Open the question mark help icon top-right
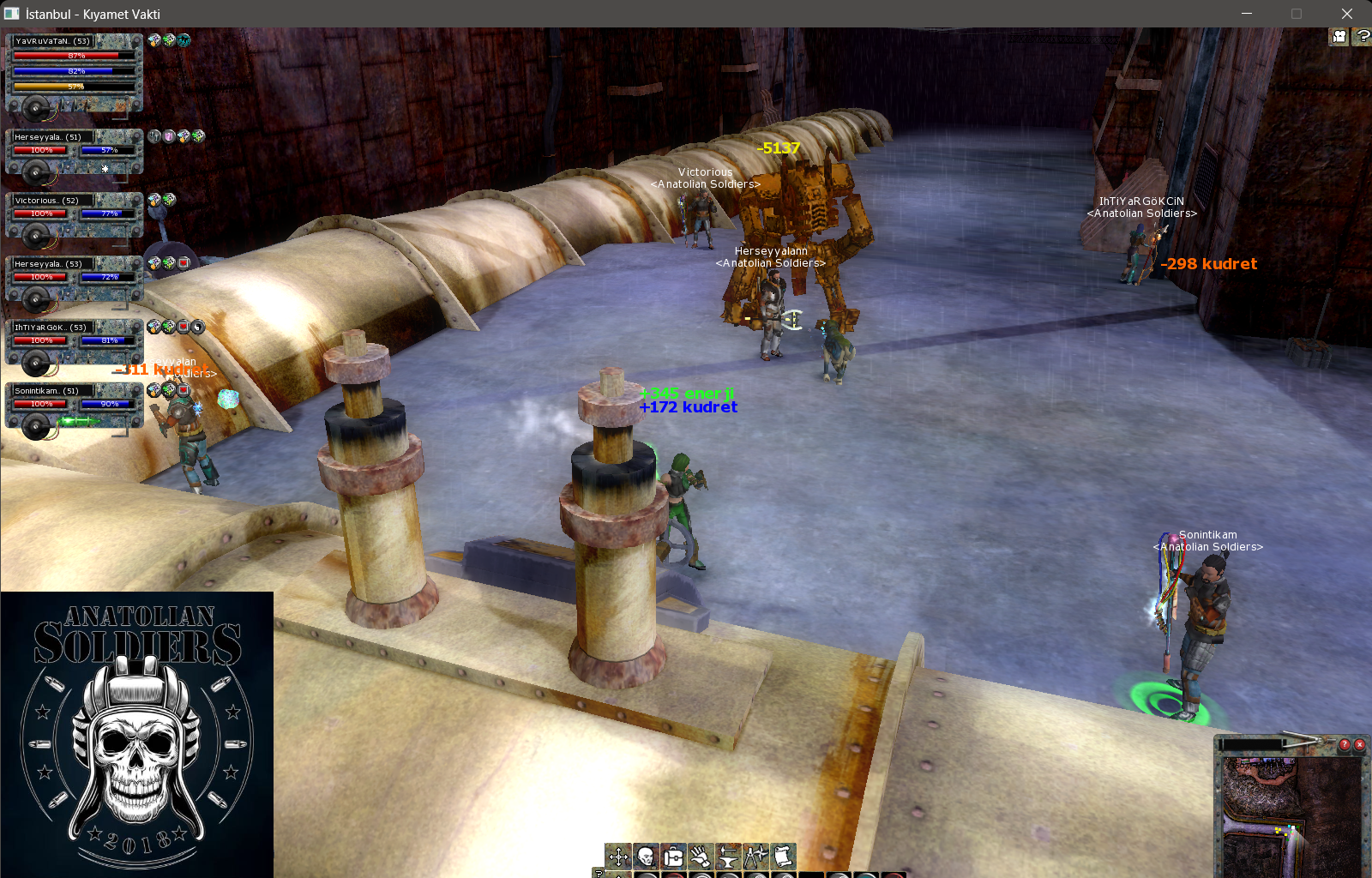This screenshot has width=1372, height=878. 1362,37
